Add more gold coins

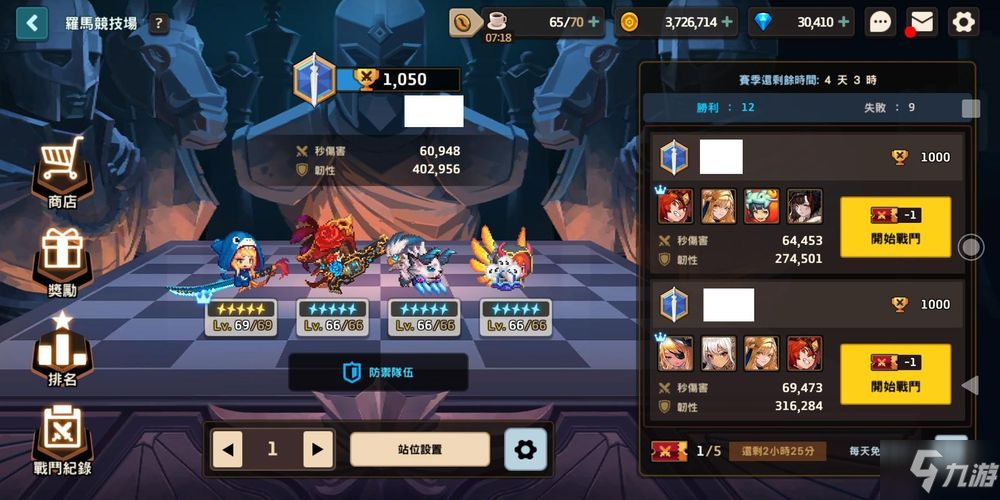[727, 22]
